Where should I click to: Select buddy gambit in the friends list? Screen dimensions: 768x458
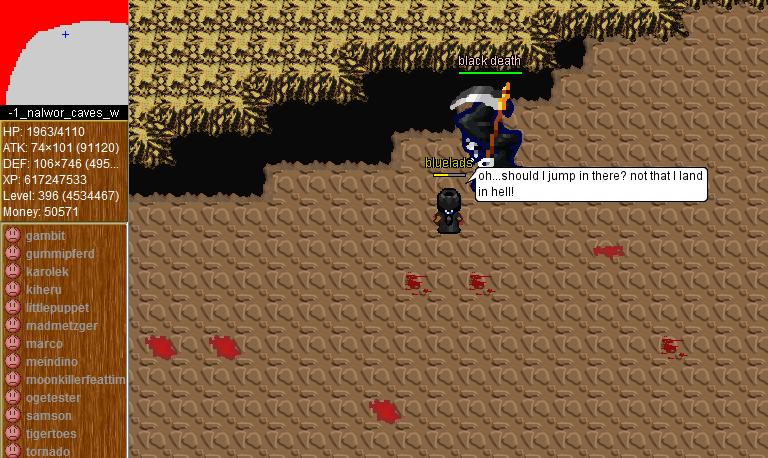45,236
